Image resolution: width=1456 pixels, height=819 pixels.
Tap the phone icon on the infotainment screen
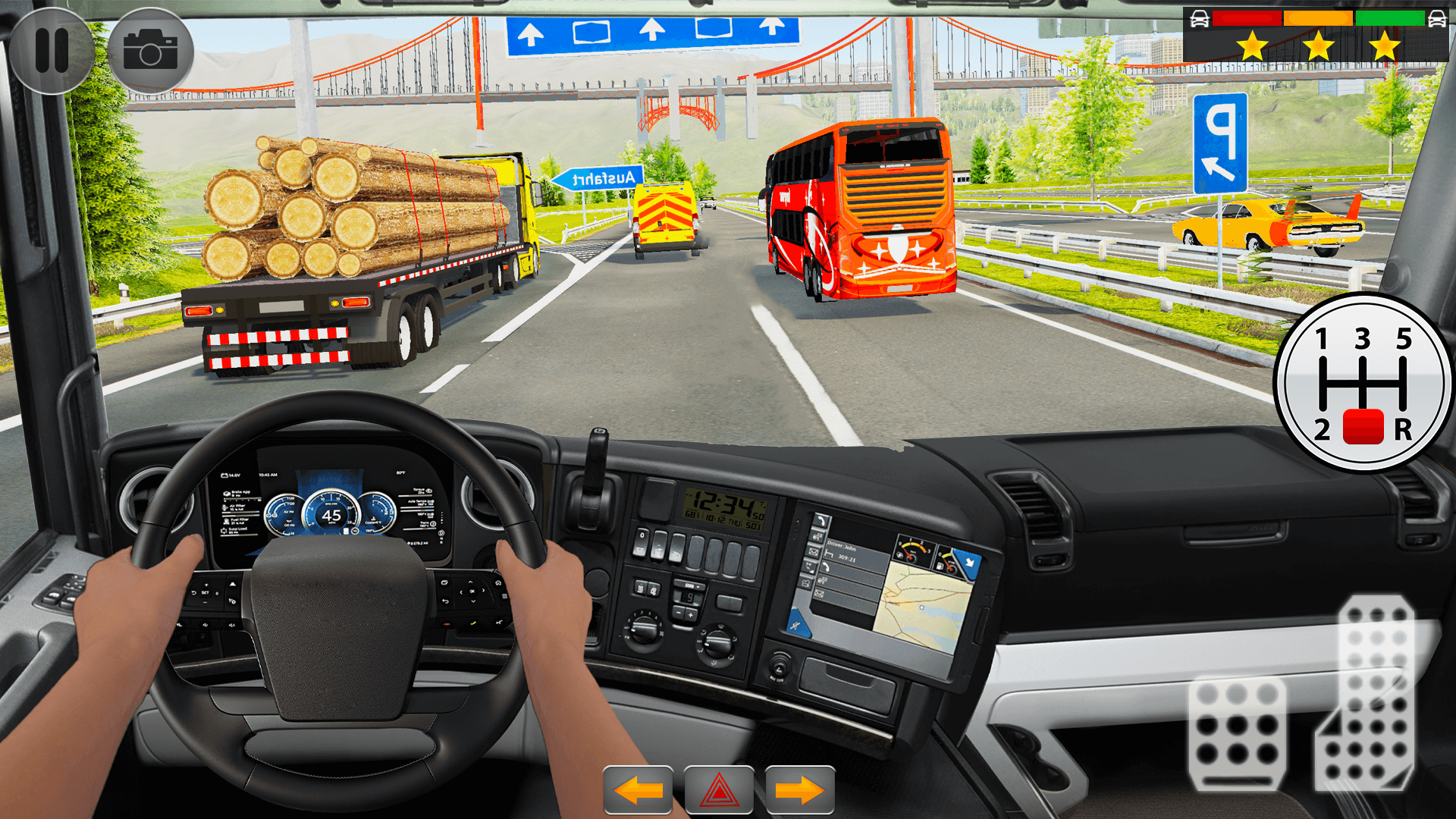click(x=821, y=521)
